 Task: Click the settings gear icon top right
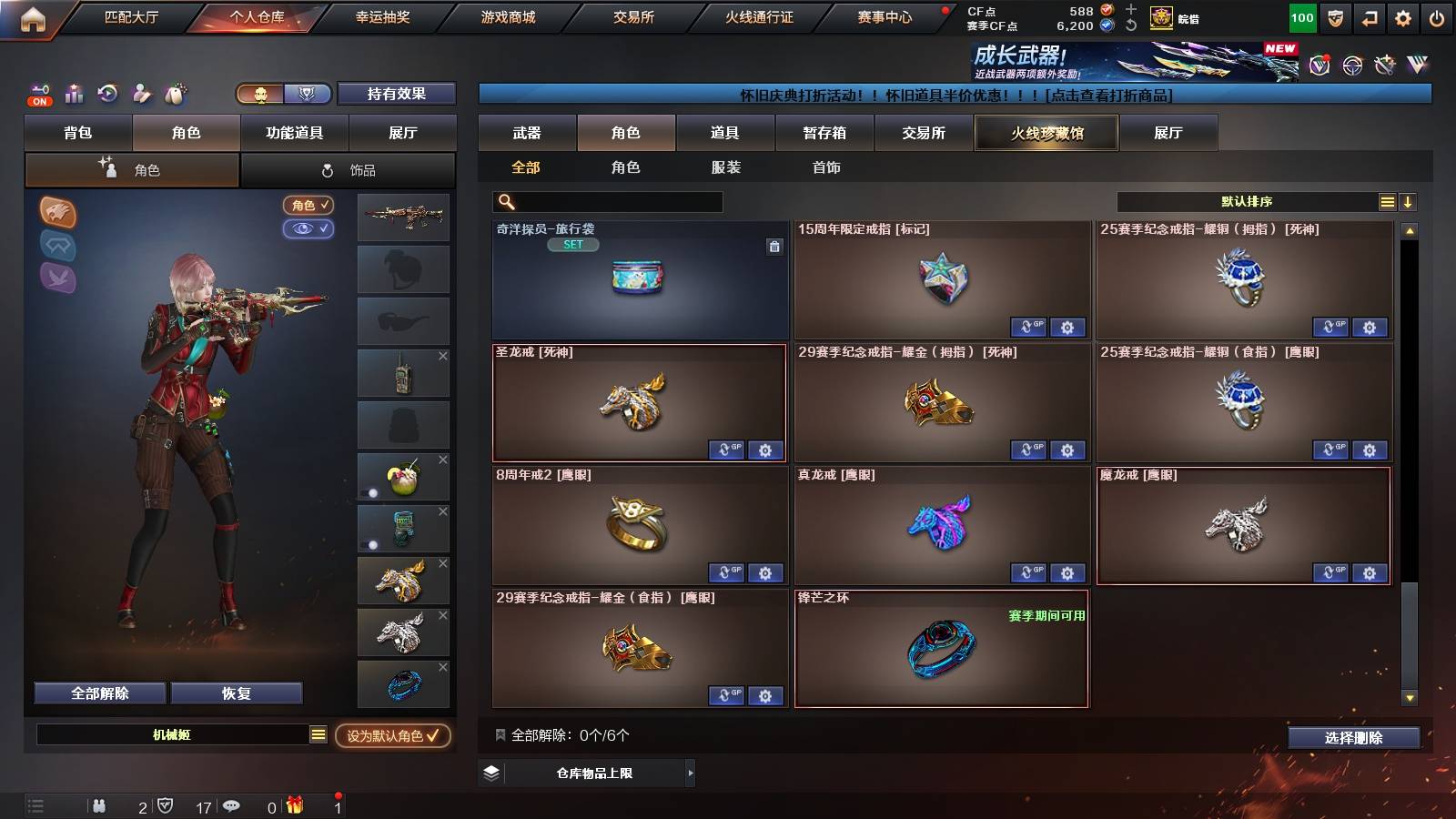pyautogui.click(x=1401, y=17)
